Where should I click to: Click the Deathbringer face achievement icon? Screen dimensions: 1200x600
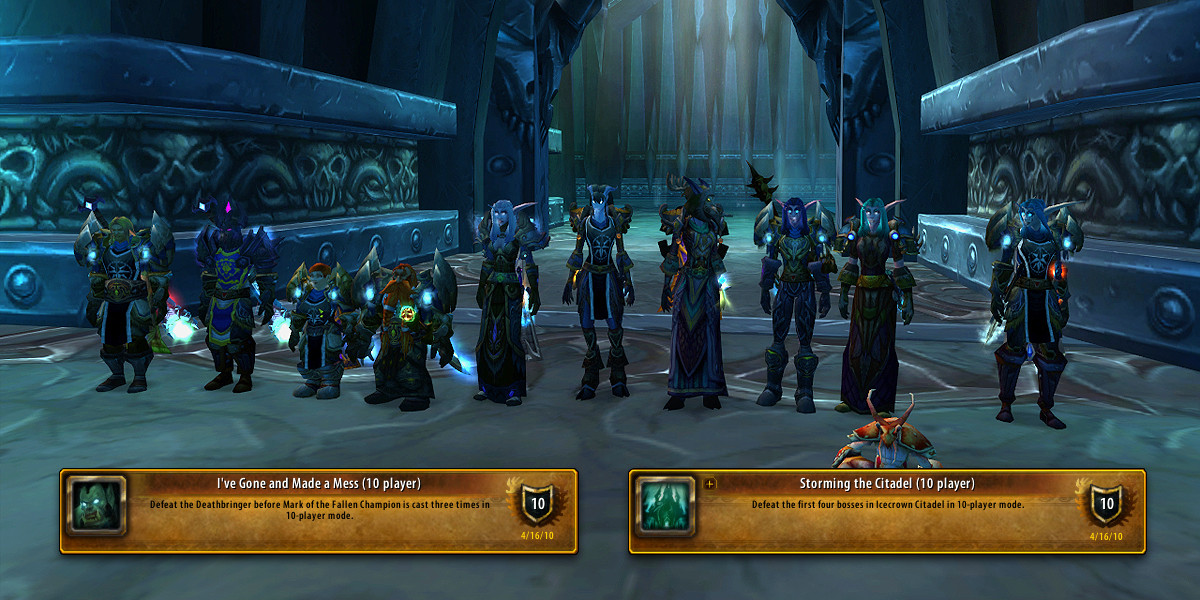point(97,506)
